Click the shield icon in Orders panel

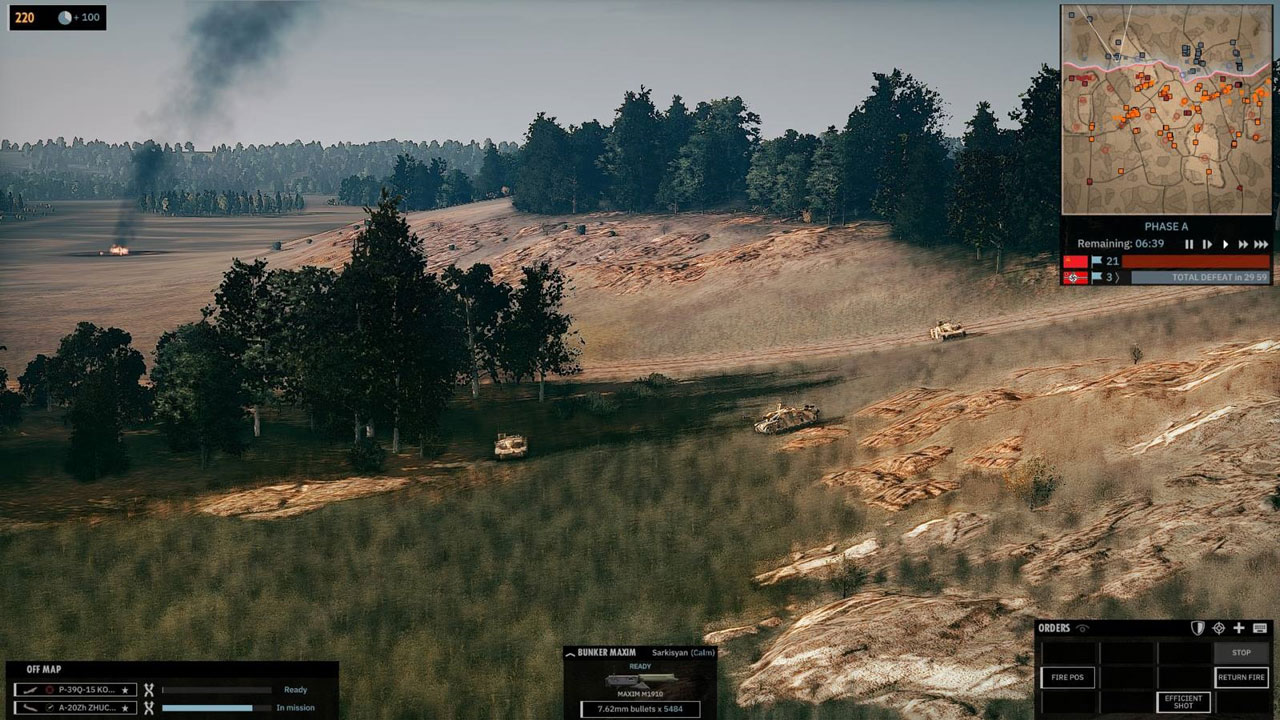click(1198, 628)
